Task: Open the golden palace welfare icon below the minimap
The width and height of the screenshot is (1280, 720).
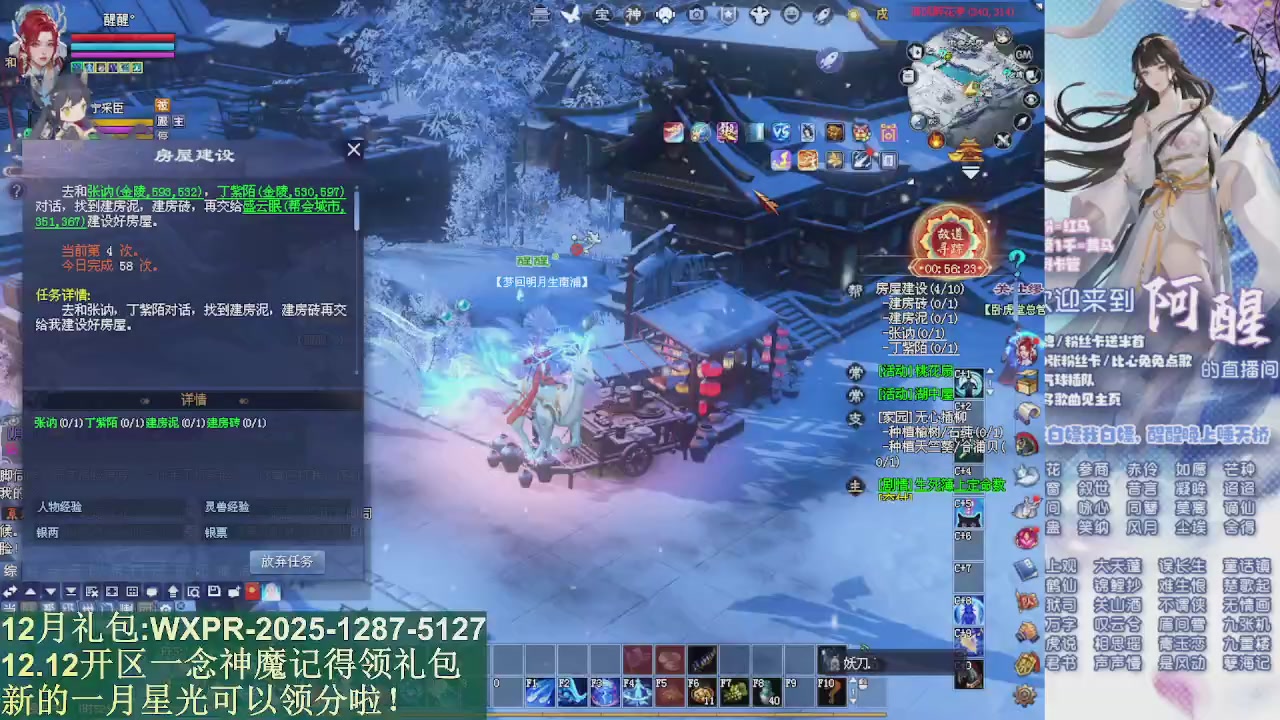Action: pyautogui.click(x=967, y=148)
